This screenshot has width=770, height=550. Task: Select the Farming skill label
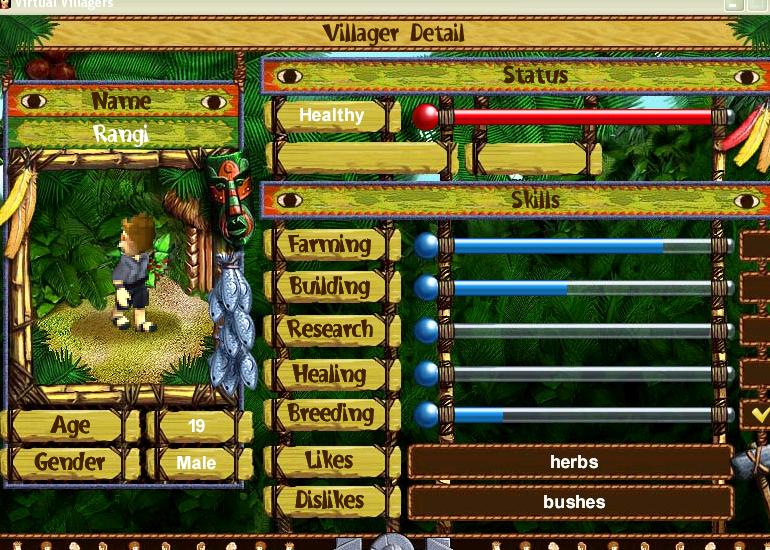pyautogui.click(x=330, y=244)
